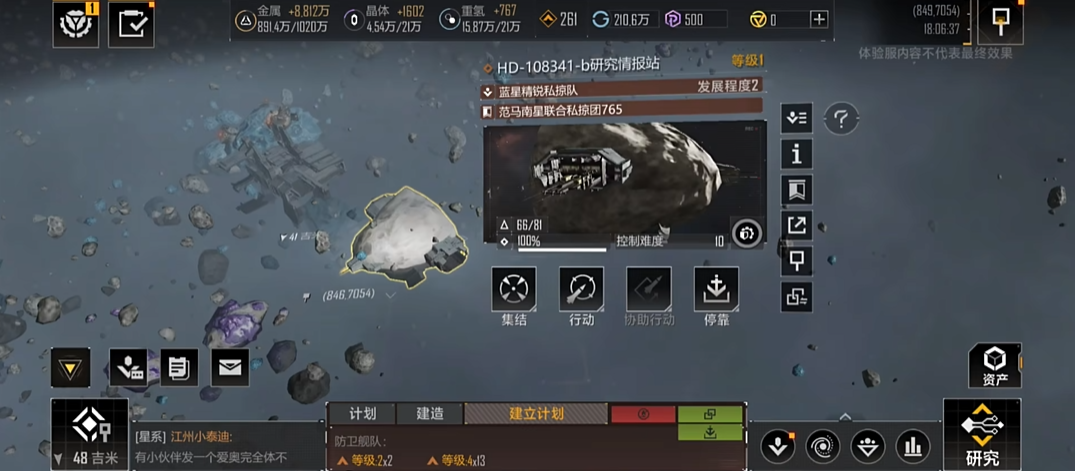Open the 资产 (assets) menu

click(x=994, y=365)
